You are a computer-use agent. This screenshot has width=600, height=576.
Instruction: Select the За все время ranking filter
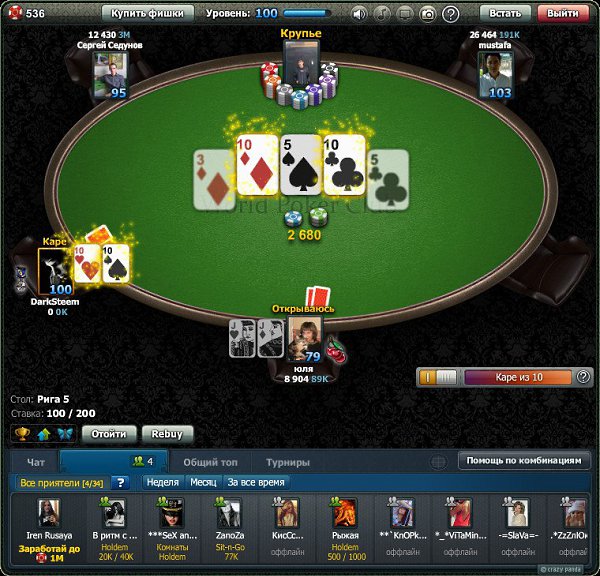pyautogui.click(x=256, y=482)
